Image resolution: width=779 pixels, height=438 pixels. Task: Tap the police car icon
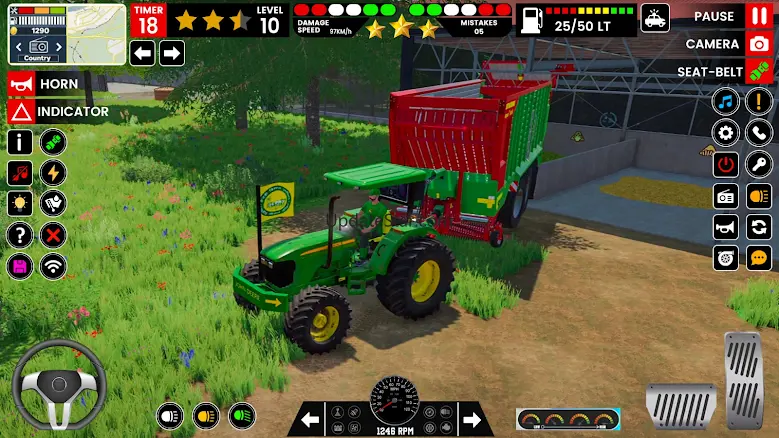pyautogui.click(x=655, y=18)
